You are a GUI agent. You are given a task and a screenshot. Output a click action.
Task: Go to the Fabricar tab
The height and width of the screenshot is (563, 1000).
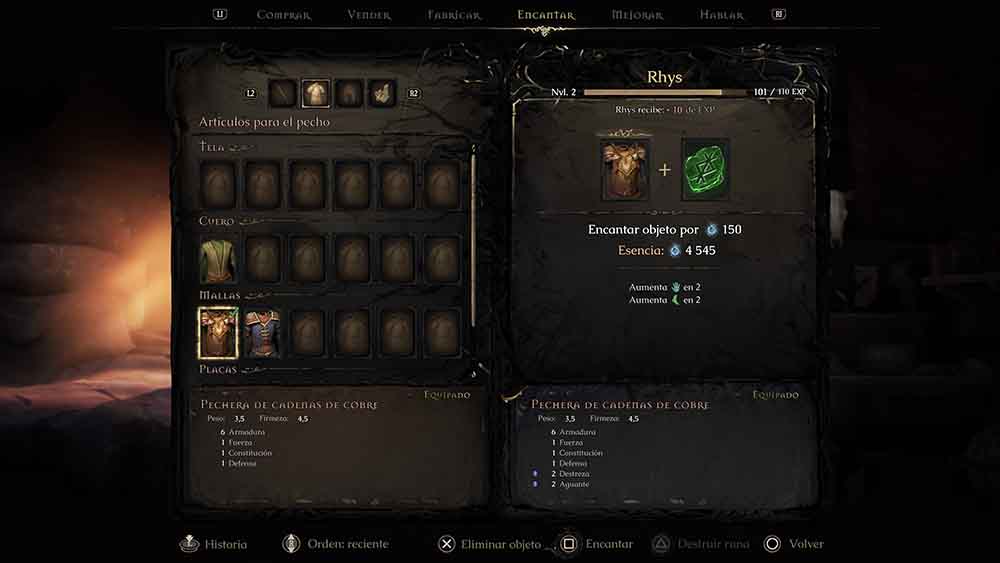pyautogui.click(x=454, y=15)
